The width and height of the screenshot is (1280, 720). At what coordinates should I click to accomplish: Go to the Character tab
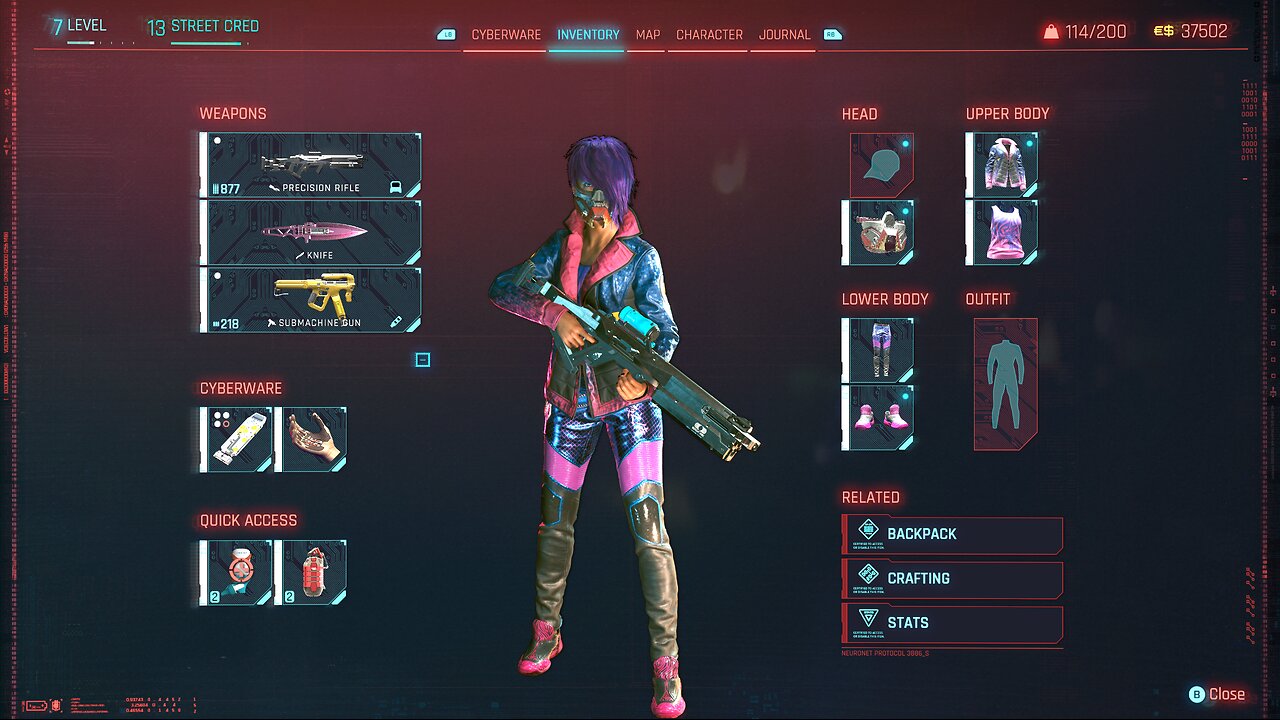point(709,34)
